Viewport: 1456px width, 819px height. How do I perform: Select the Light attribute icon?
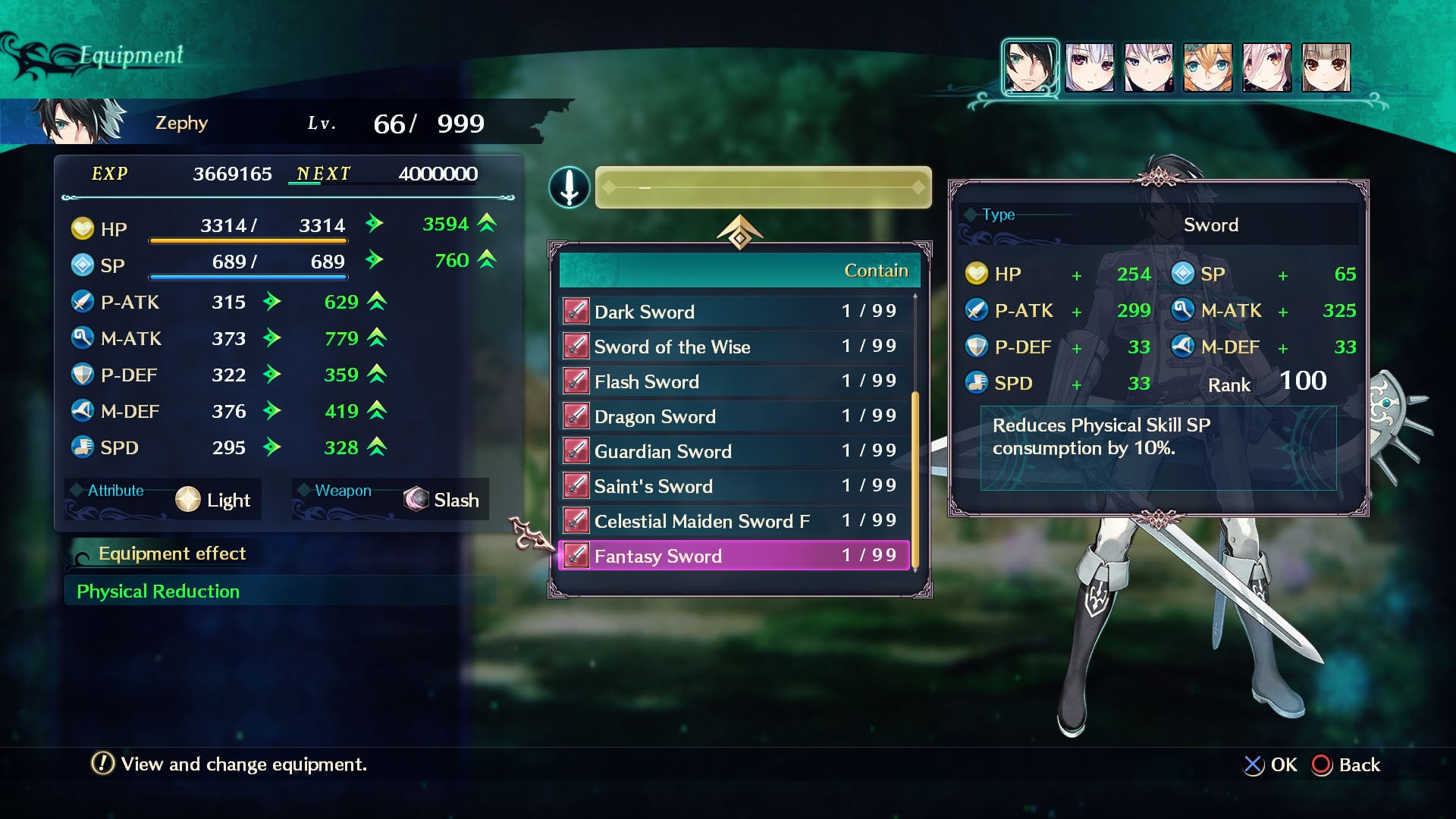coord(188,499)
